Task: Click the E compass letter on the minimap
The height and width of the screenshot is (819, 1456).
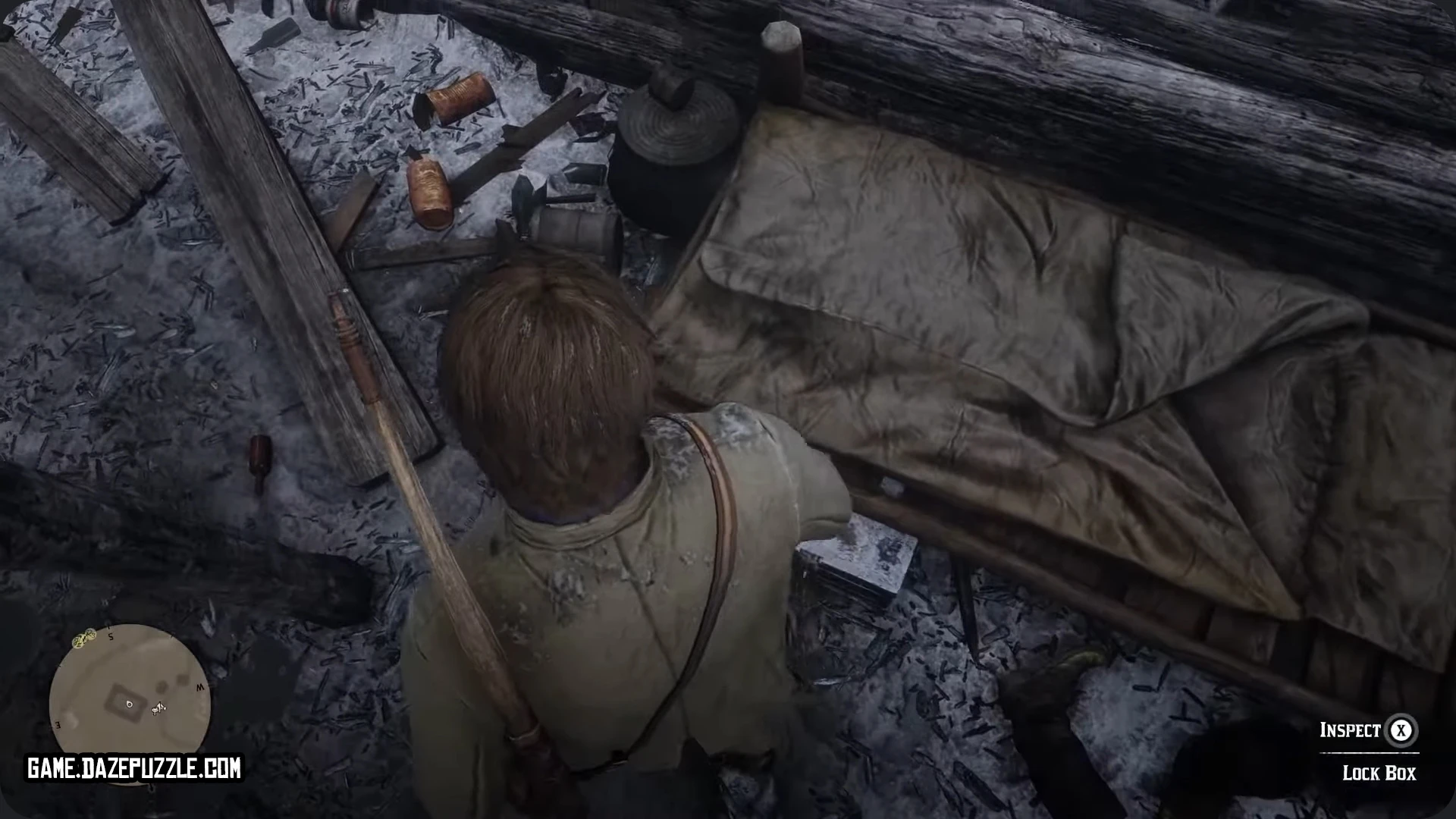Action: (x=57, y=725)
